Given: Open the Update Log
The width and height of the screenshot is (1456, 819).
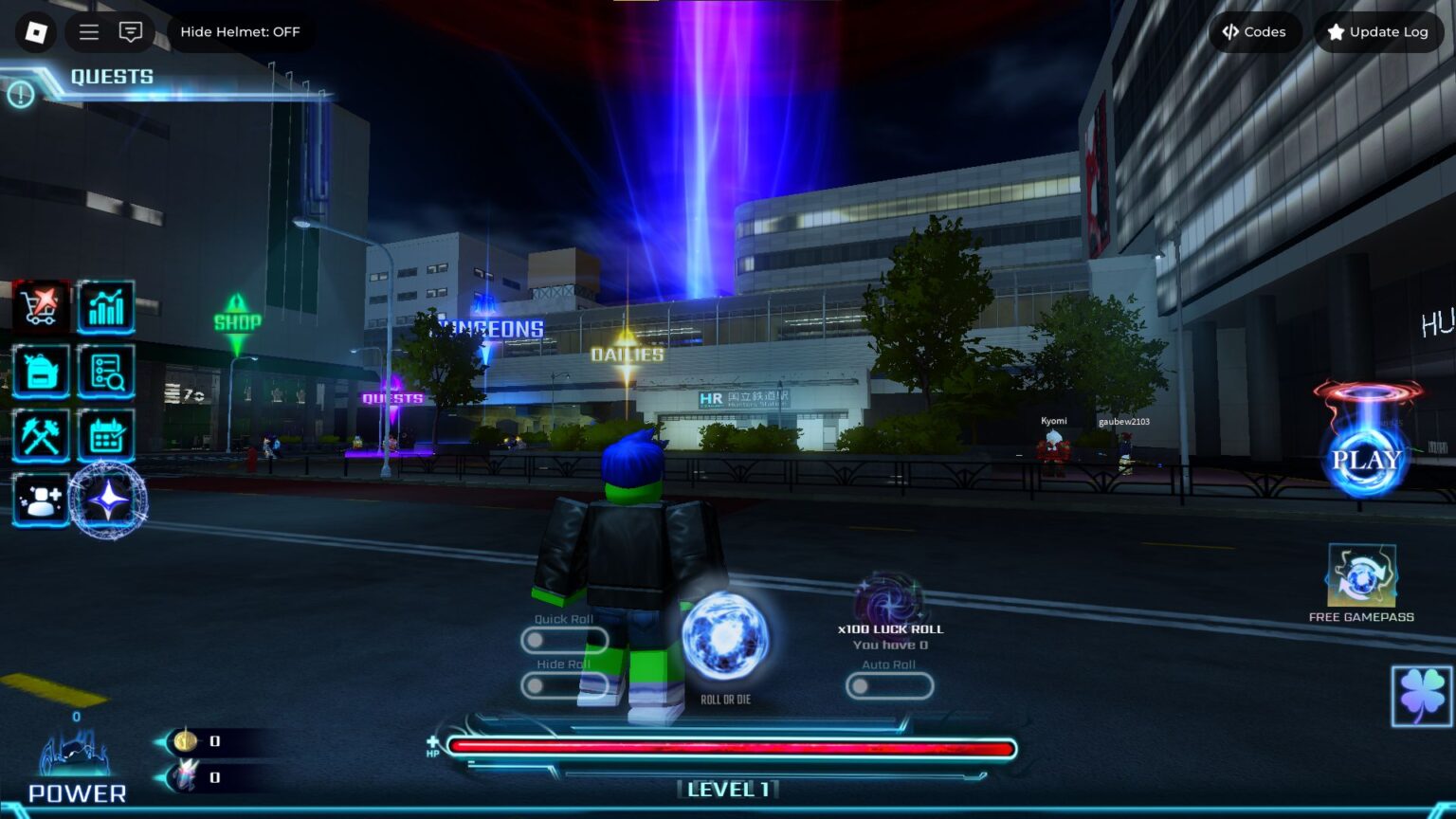Looking at the screenshot, I should (x=1379, y=31).
